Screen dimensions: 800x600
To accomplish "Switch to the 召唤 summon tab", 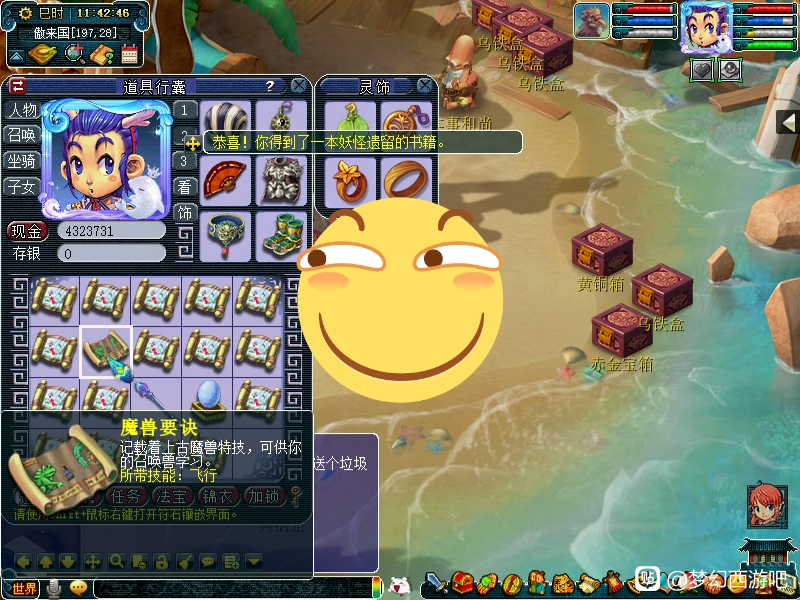I will [x=22, y=136].
